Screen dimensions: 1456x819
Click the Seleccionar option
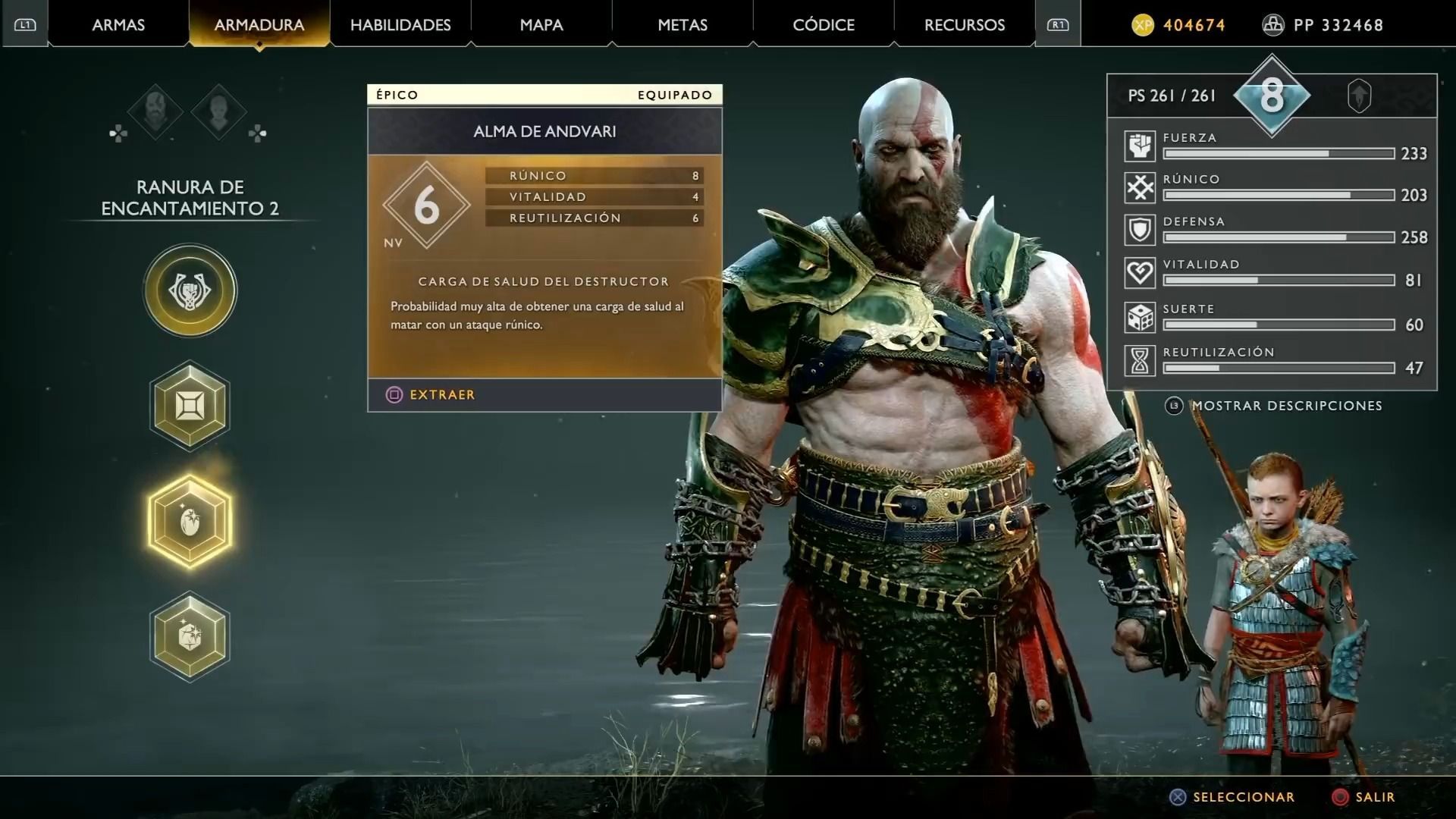coord(1232,797)
